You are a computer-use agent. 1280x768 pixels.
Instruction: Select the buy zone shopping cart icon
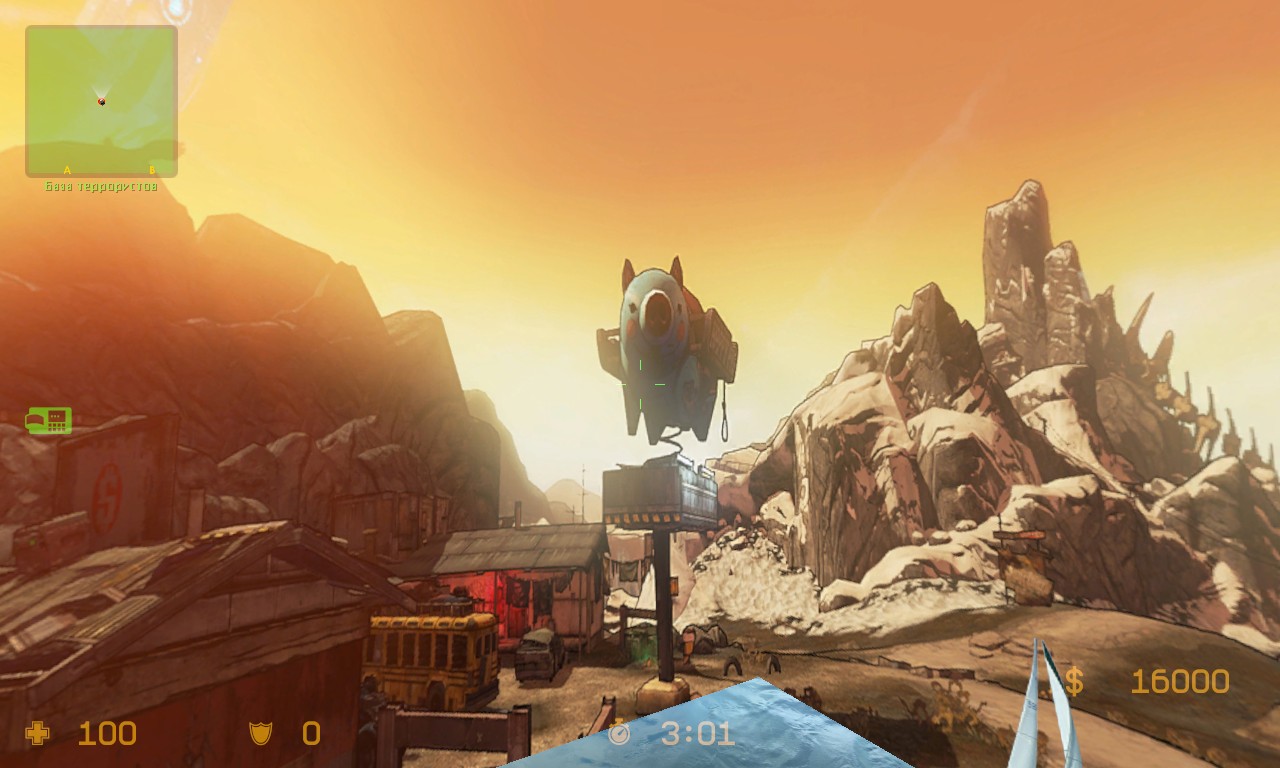coord(48,421)
